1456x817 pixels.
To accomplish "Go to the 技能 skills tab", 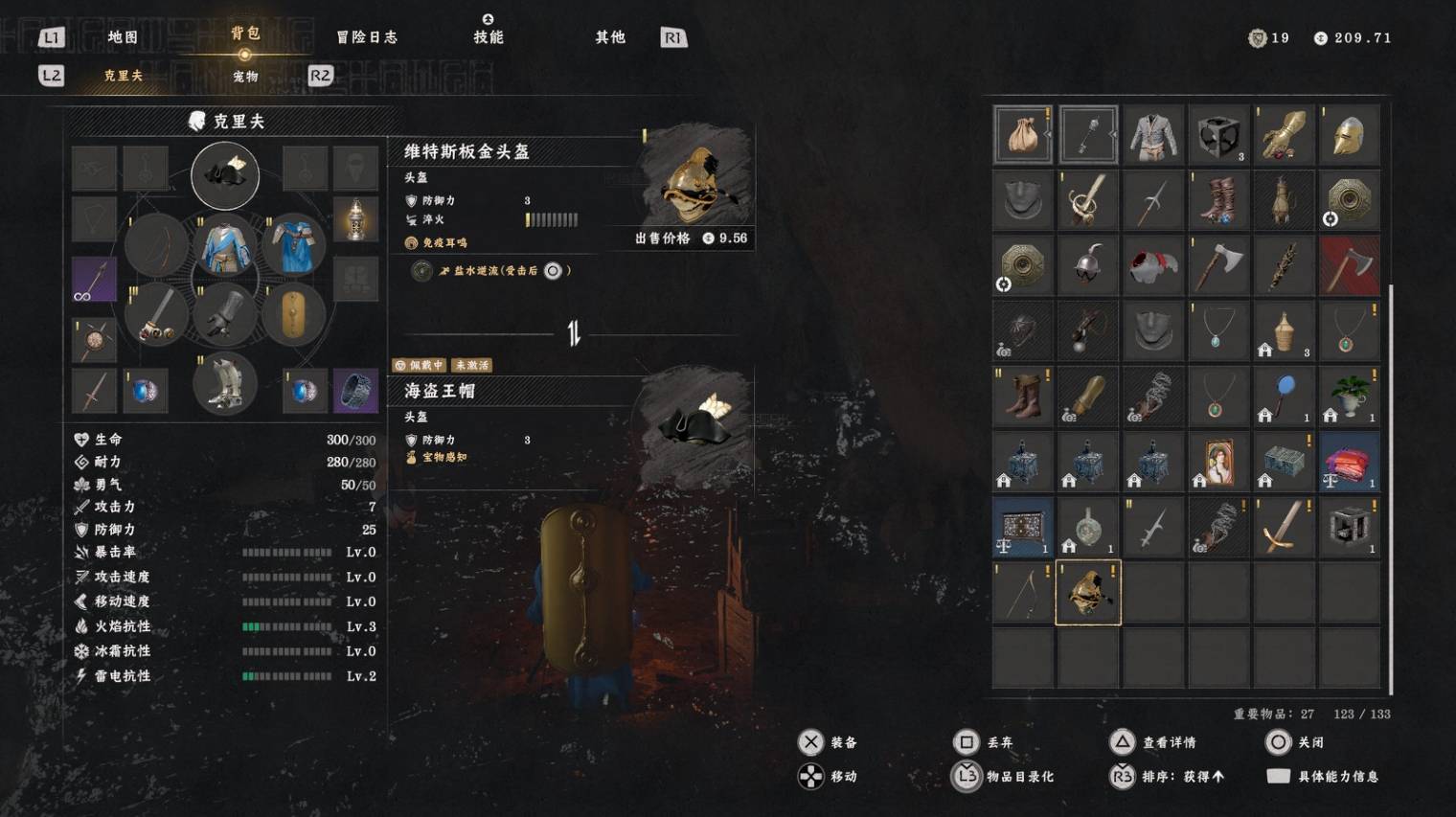I will pyautogui.click(x=489, y=36).
